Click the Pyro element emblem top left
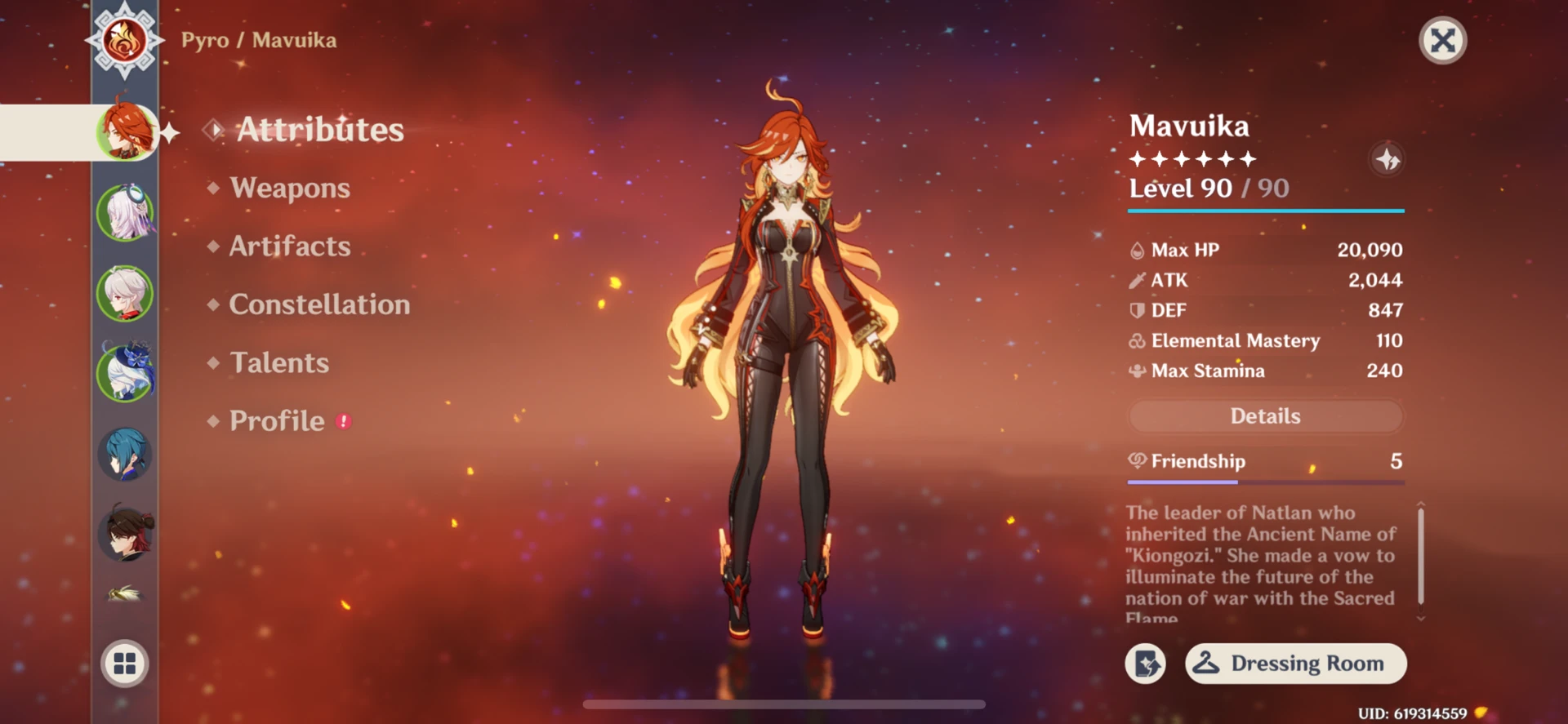The image size is (1568, 724). 124,41
